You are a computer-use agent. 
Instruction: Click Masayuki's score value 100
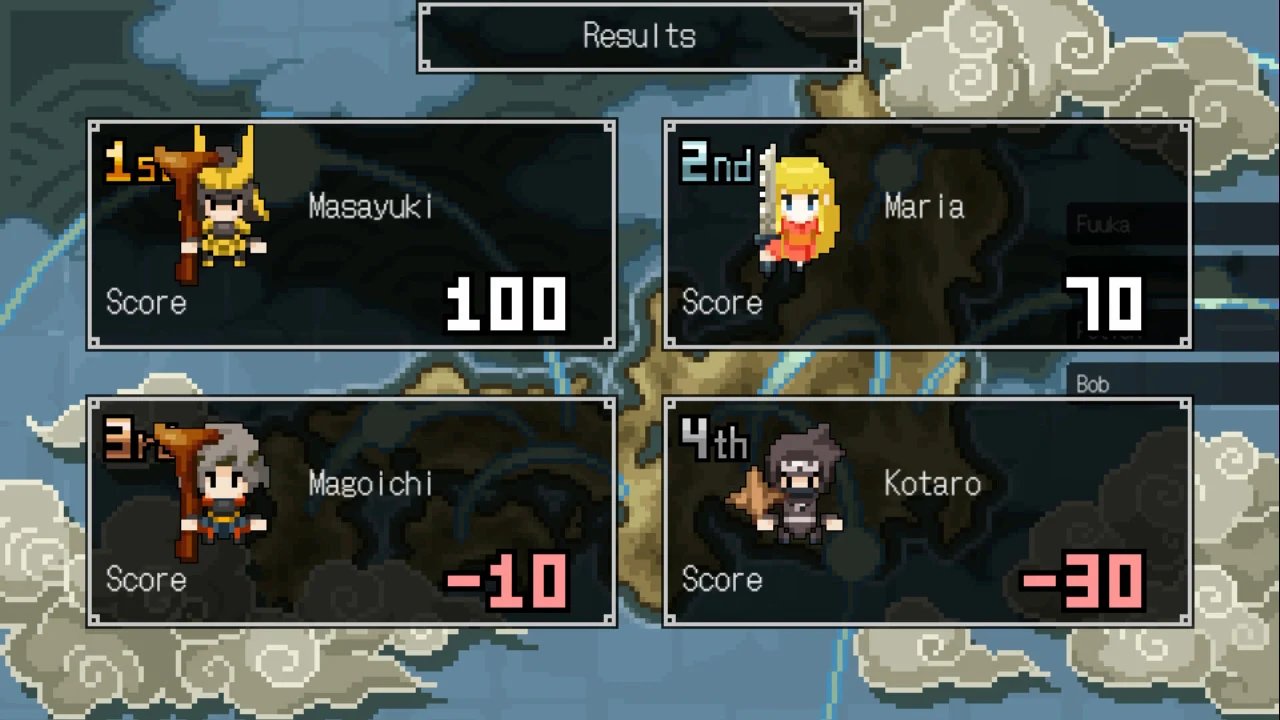pos(506,302)
